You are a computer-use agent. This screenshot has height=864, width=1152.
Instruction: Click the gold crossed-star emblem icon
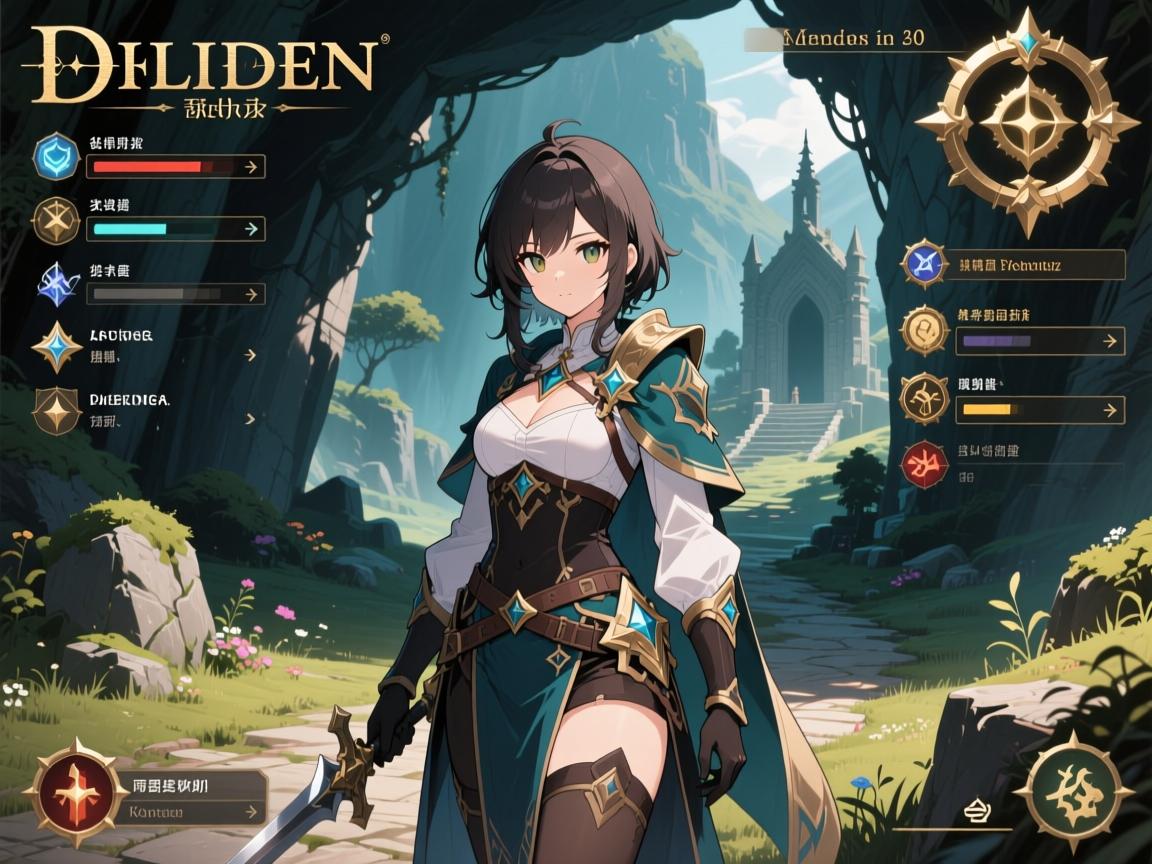55,222
